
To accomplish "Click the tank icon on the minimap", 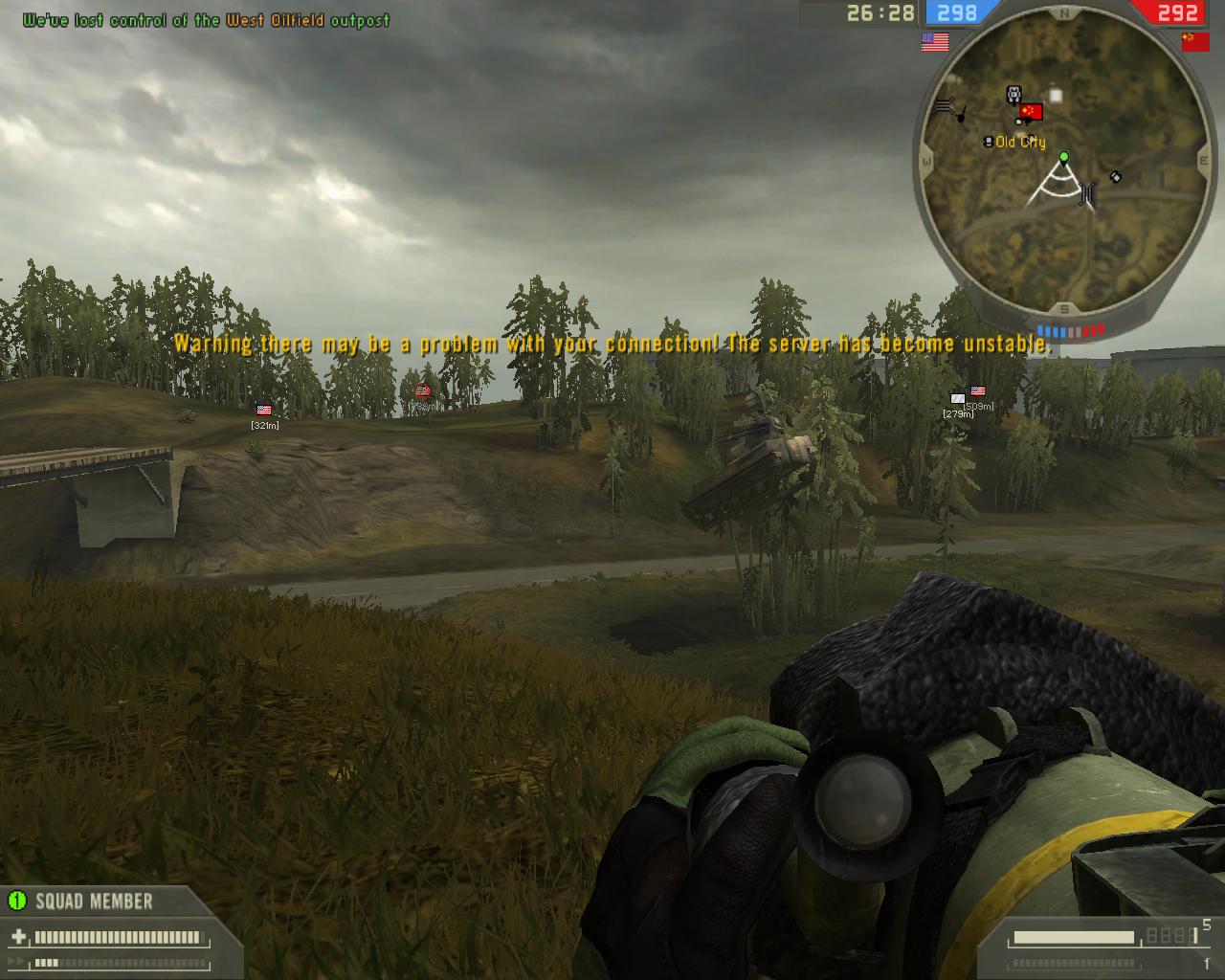I will pos(1013,94).
